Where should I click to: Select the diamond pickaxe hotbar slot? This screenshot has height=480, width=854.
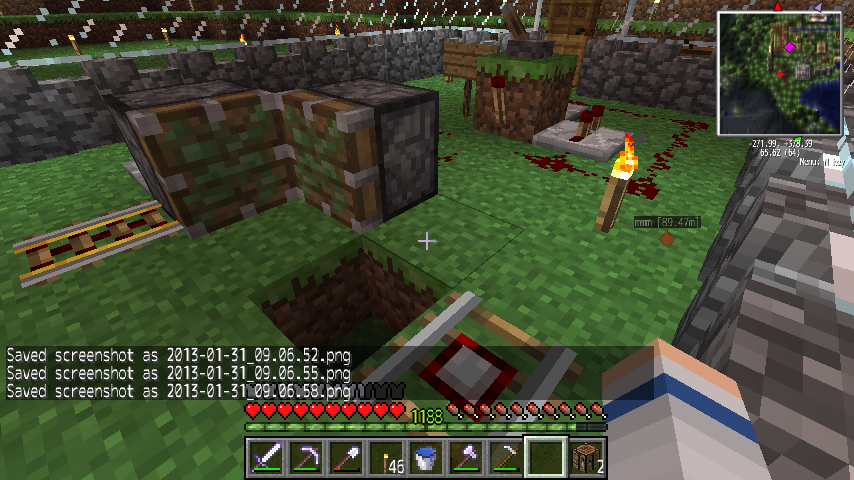[x=305, y=458]
